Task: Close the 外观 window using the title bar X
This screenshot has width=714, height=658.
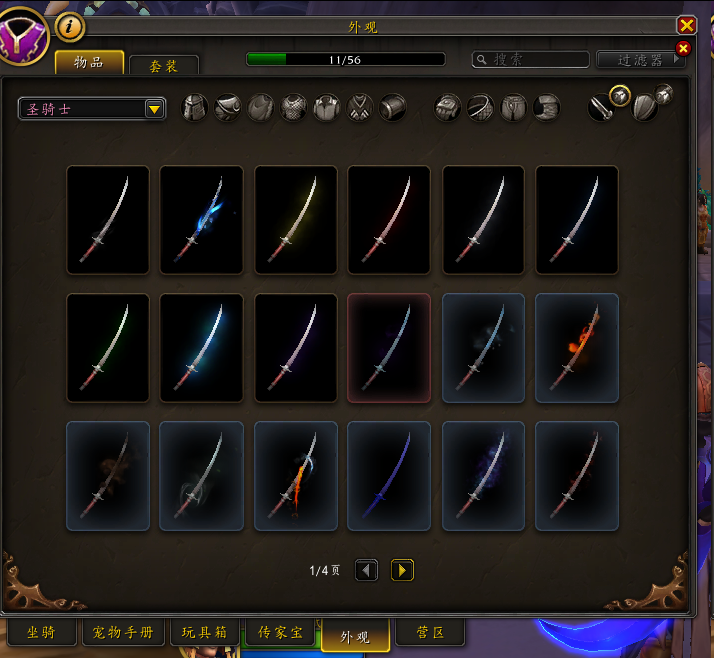Action: [686, 26]
